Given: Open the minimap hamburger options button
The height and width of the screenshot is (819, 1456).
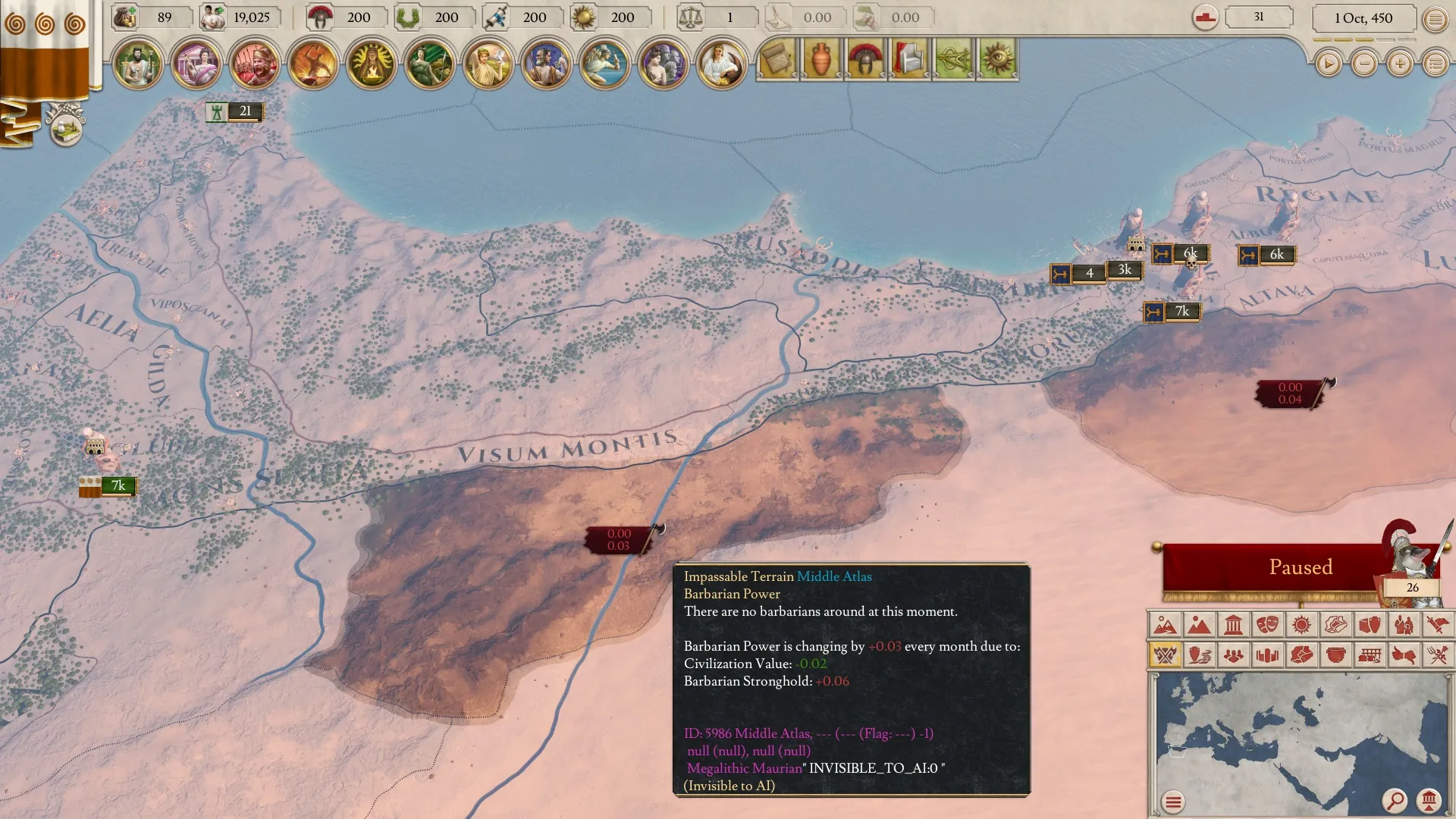Looking at the screenshot, I should coord(1173,802).
